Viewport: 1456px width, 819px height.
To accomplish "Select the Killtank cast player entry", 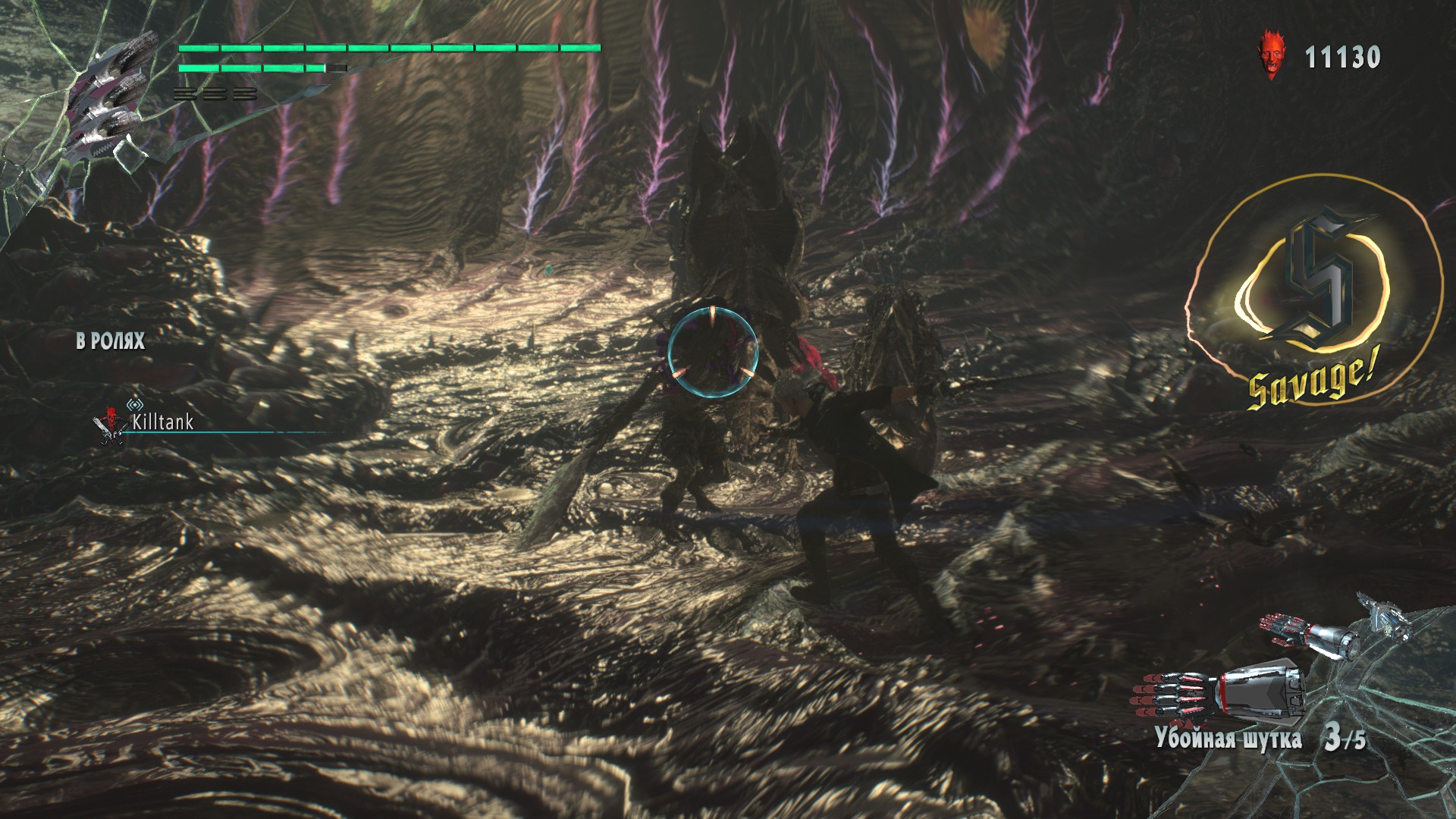I will point(162,422).
